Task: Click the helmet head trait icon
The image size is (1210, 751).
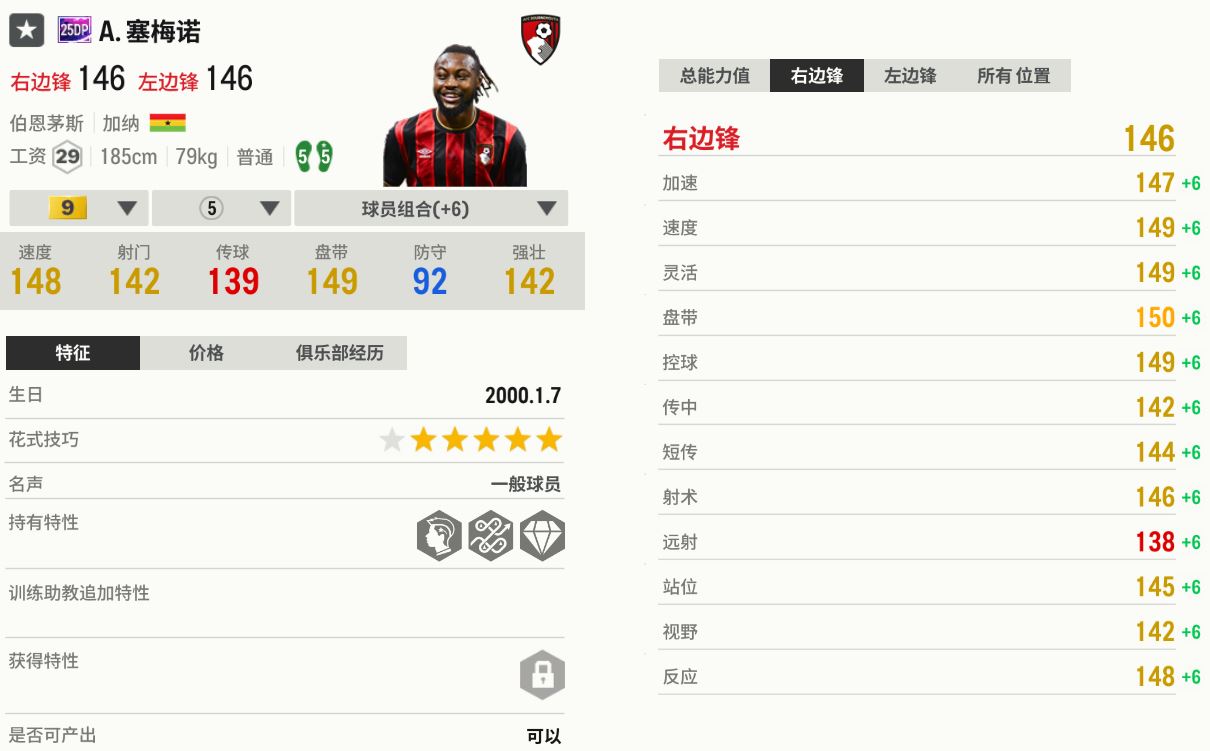Action: click(x=439, y=536)
